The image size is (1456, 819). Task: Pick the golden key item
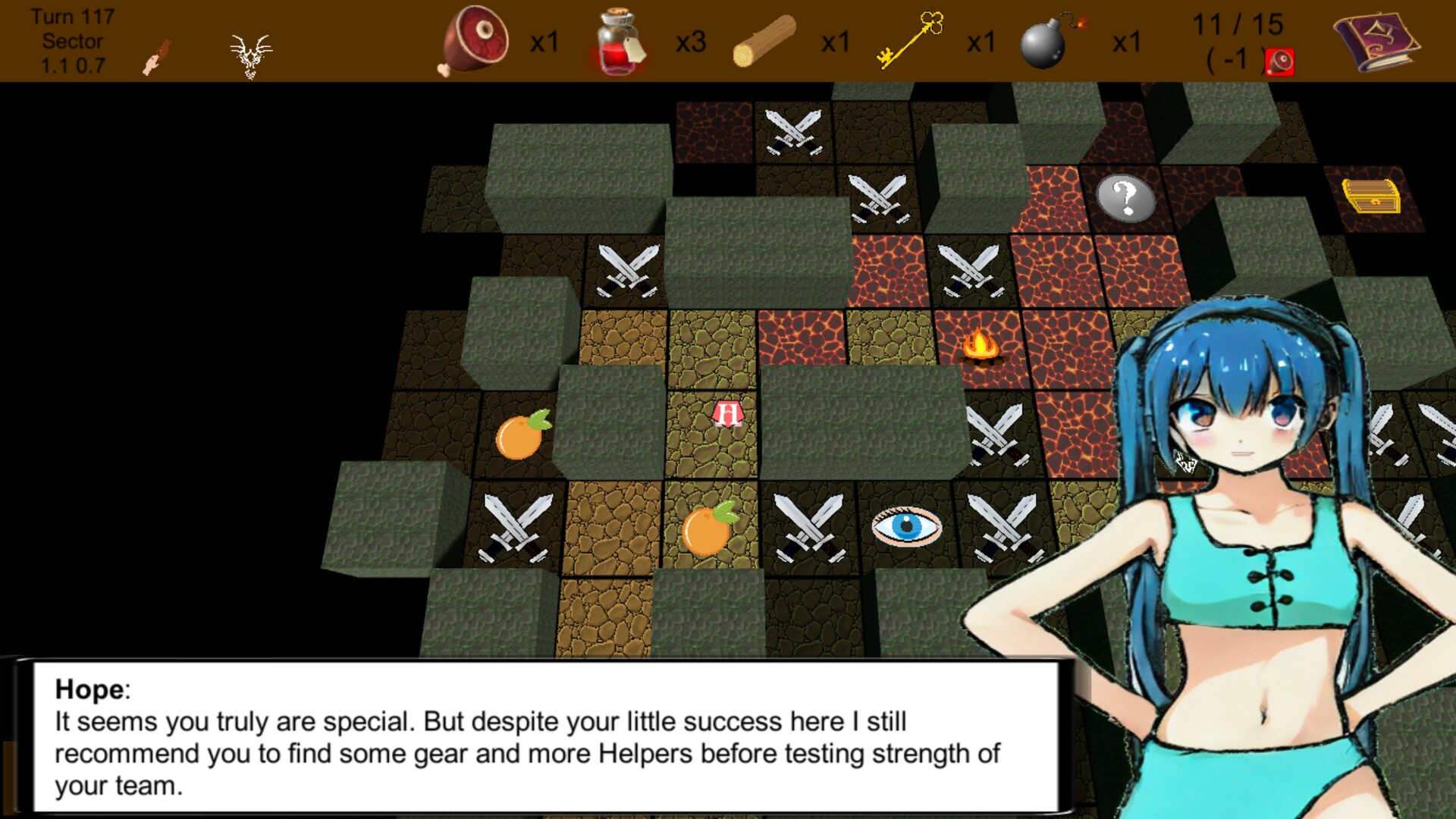(x=910, y=42)
